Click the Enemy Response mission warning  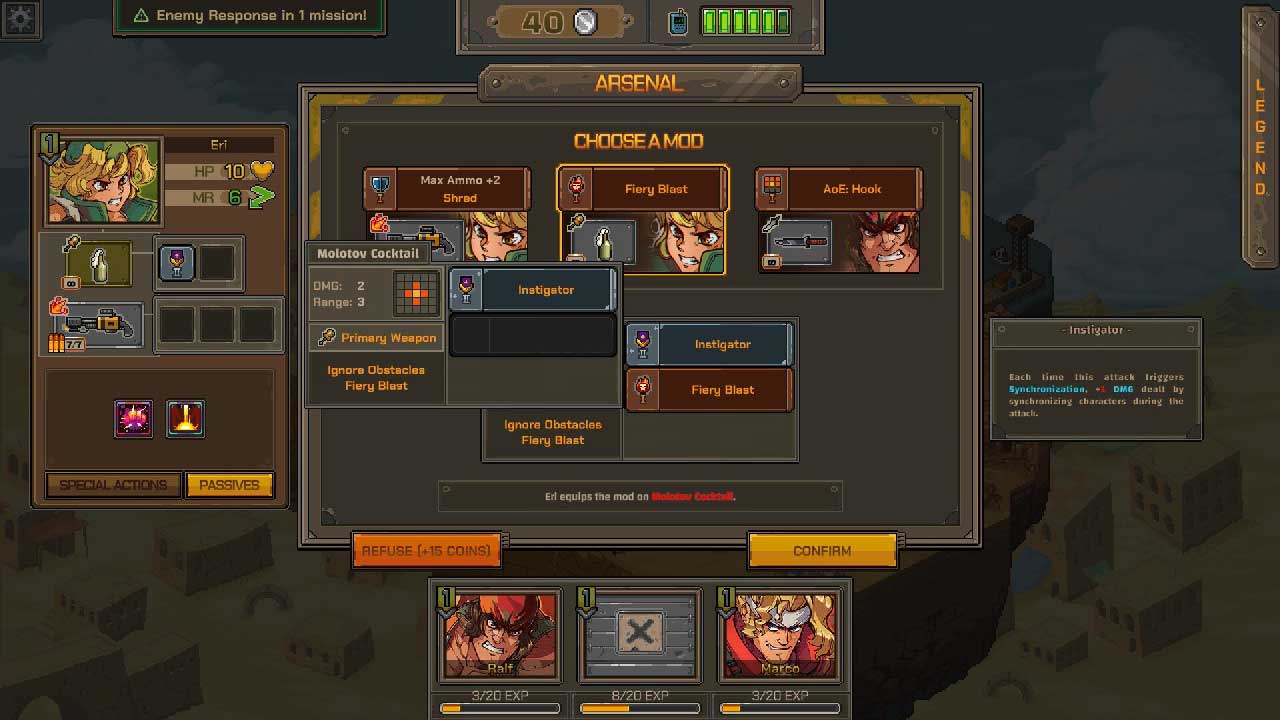coord(249,16)
